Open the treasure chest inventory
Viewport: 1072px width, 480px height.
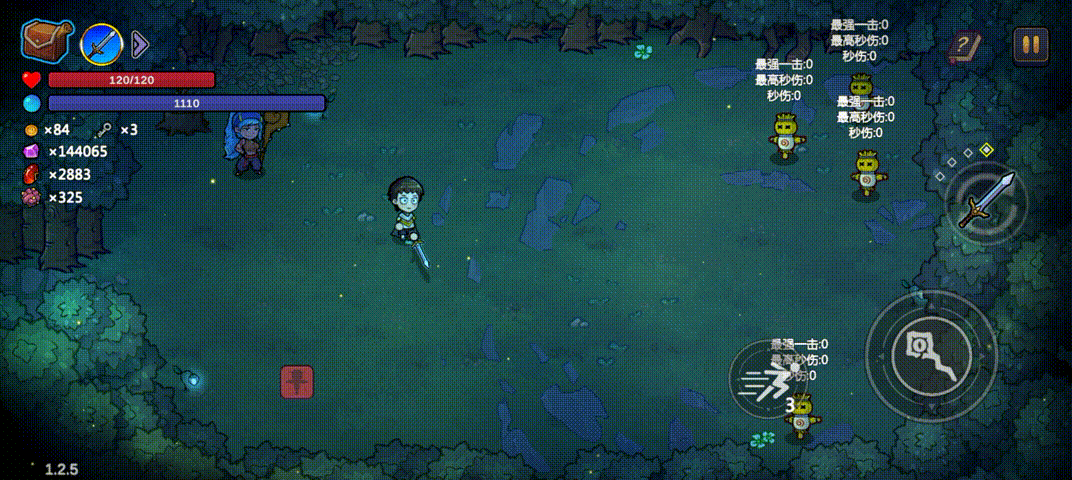[46, 42]
